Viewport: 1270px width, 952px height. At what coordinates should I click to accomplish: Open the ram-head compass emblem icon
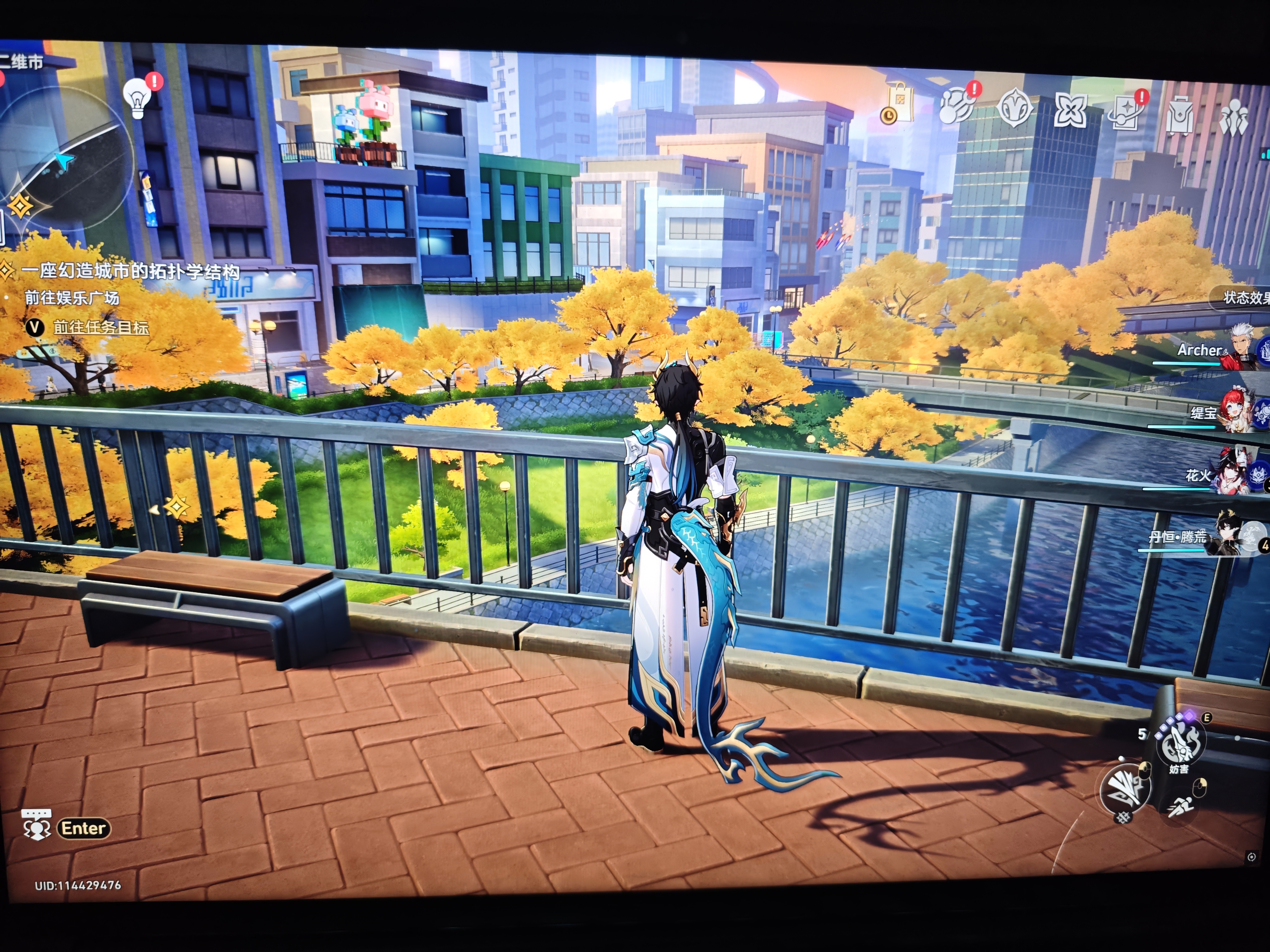click(x=1015, y=107)
